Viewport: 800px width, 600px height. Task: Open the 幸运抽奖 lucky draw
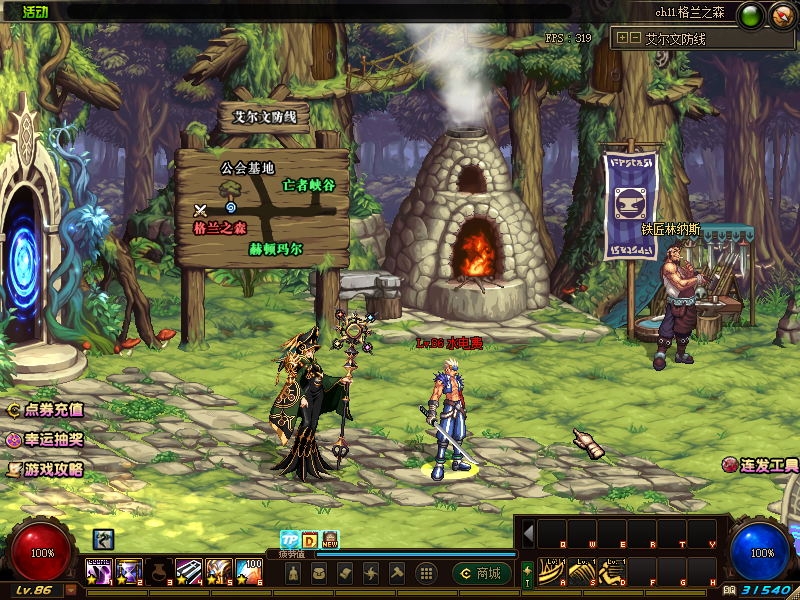[x=45, y=439]
